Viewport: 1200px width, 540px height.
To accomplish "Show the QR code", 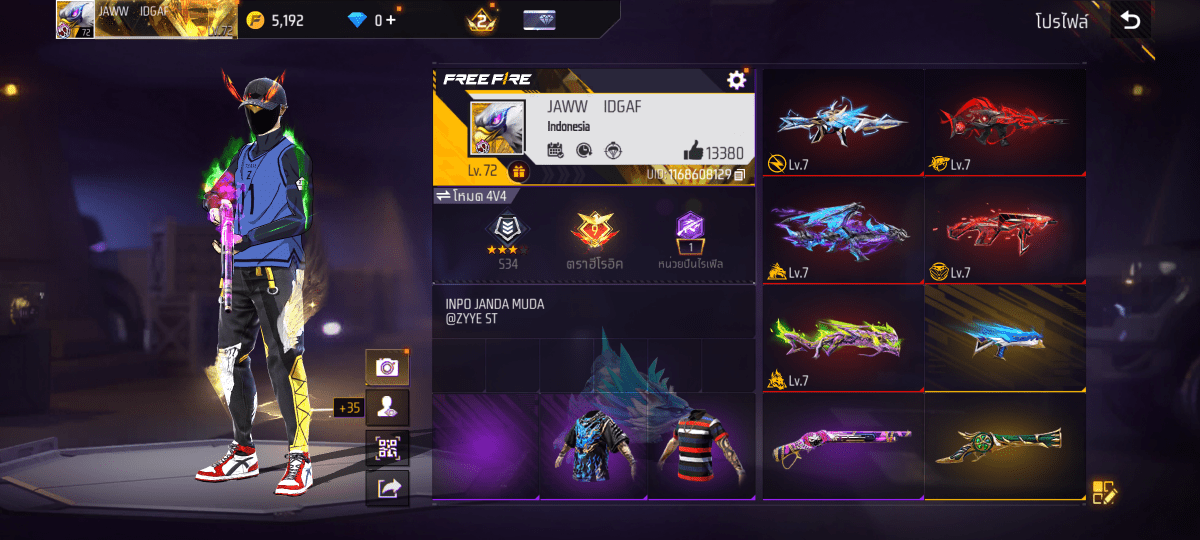I will 386,447.
